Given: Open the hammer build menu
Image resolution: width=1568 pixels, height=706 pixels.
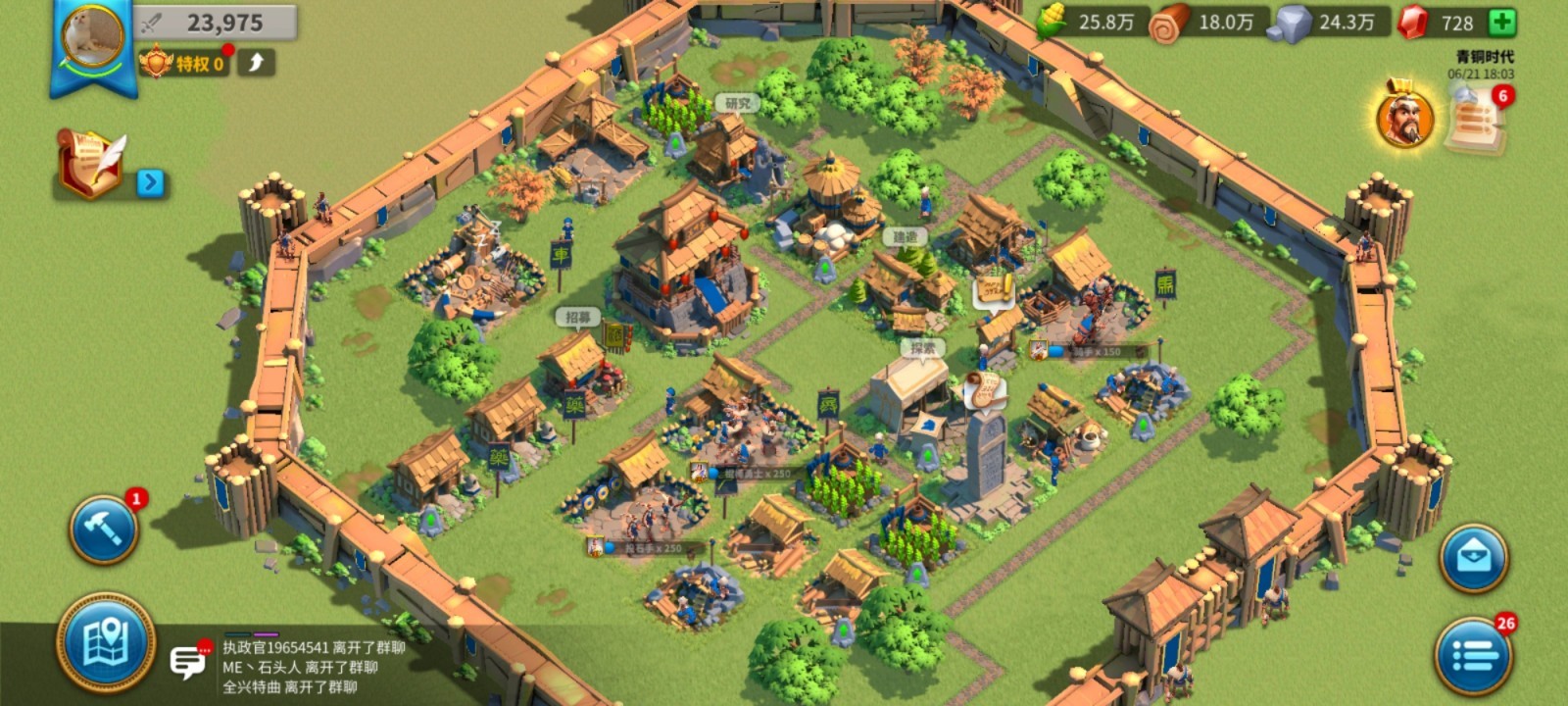Looking at the screenshot, I should [x=103, y=529].
